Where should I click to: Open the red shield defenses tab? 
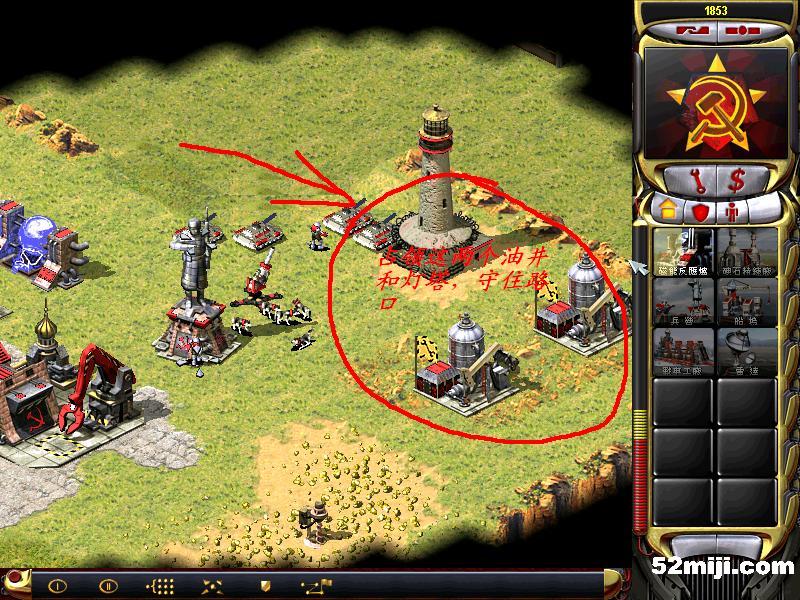pos(700,212)
